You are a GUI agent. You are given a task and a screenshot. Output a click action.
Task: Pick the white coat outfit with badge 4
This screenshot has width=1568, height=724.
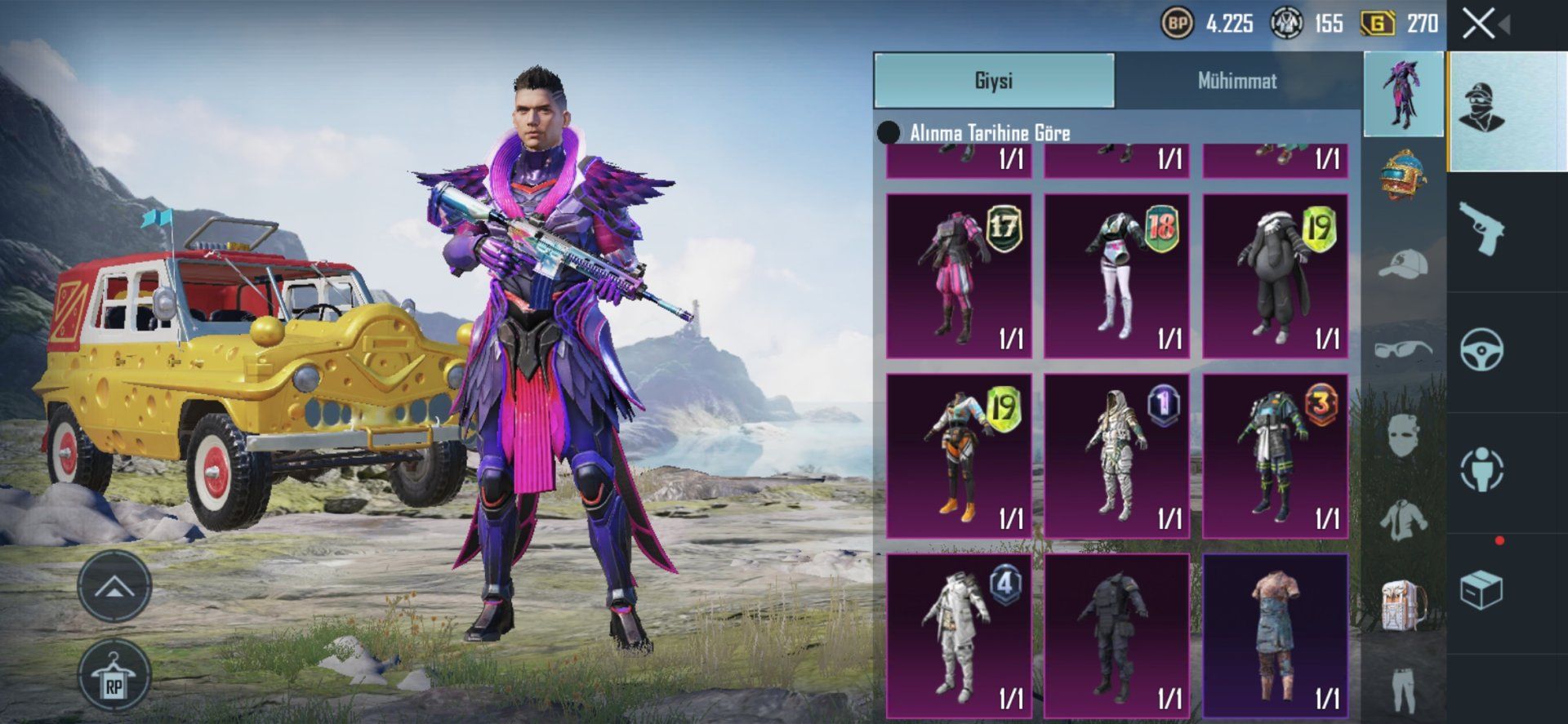959,635
